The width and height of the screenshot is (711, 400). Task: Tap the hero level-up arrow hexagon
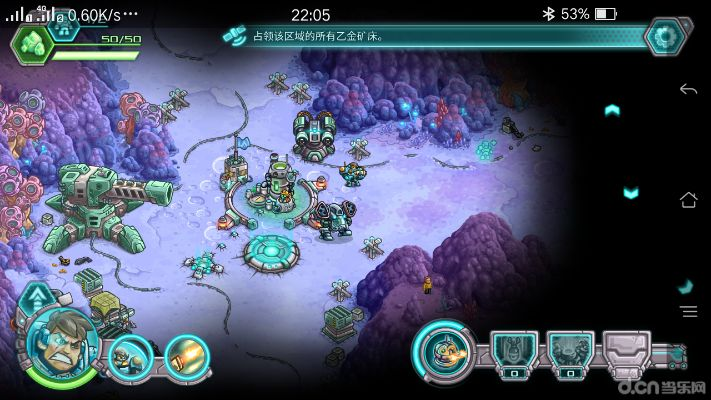[36, 297]
